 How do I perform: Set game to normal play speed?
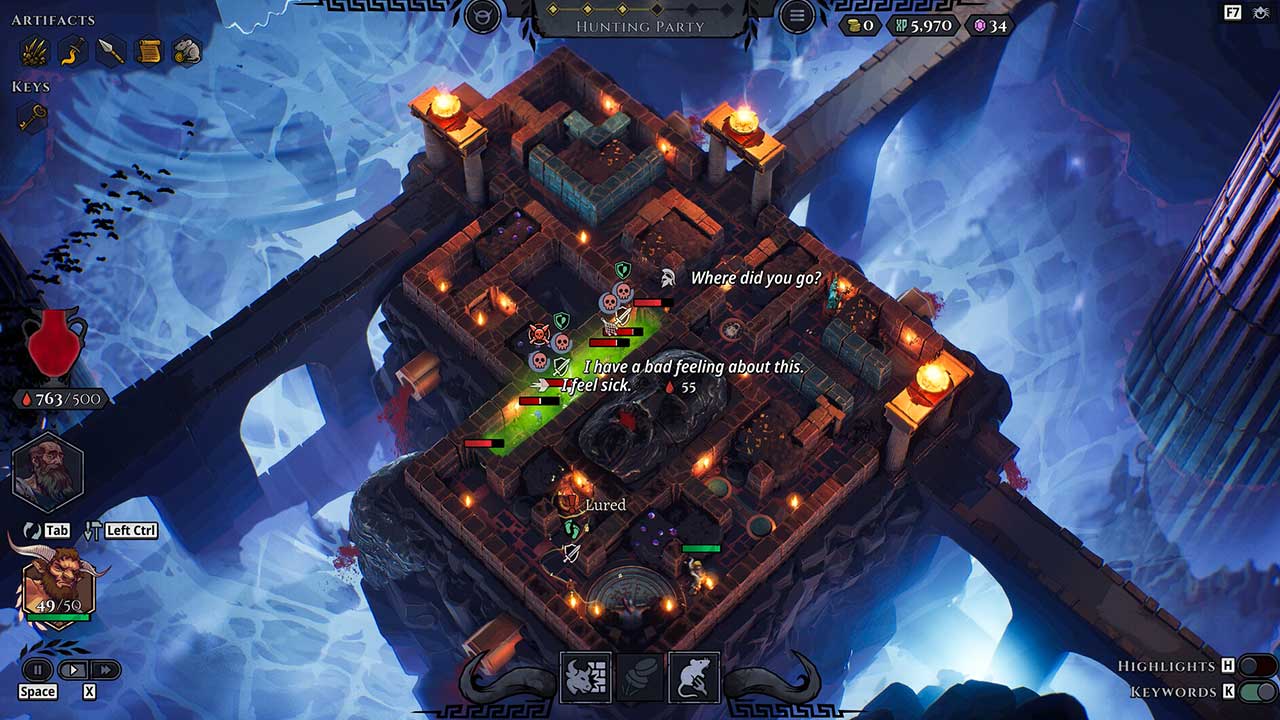click(x=72, y=670)
